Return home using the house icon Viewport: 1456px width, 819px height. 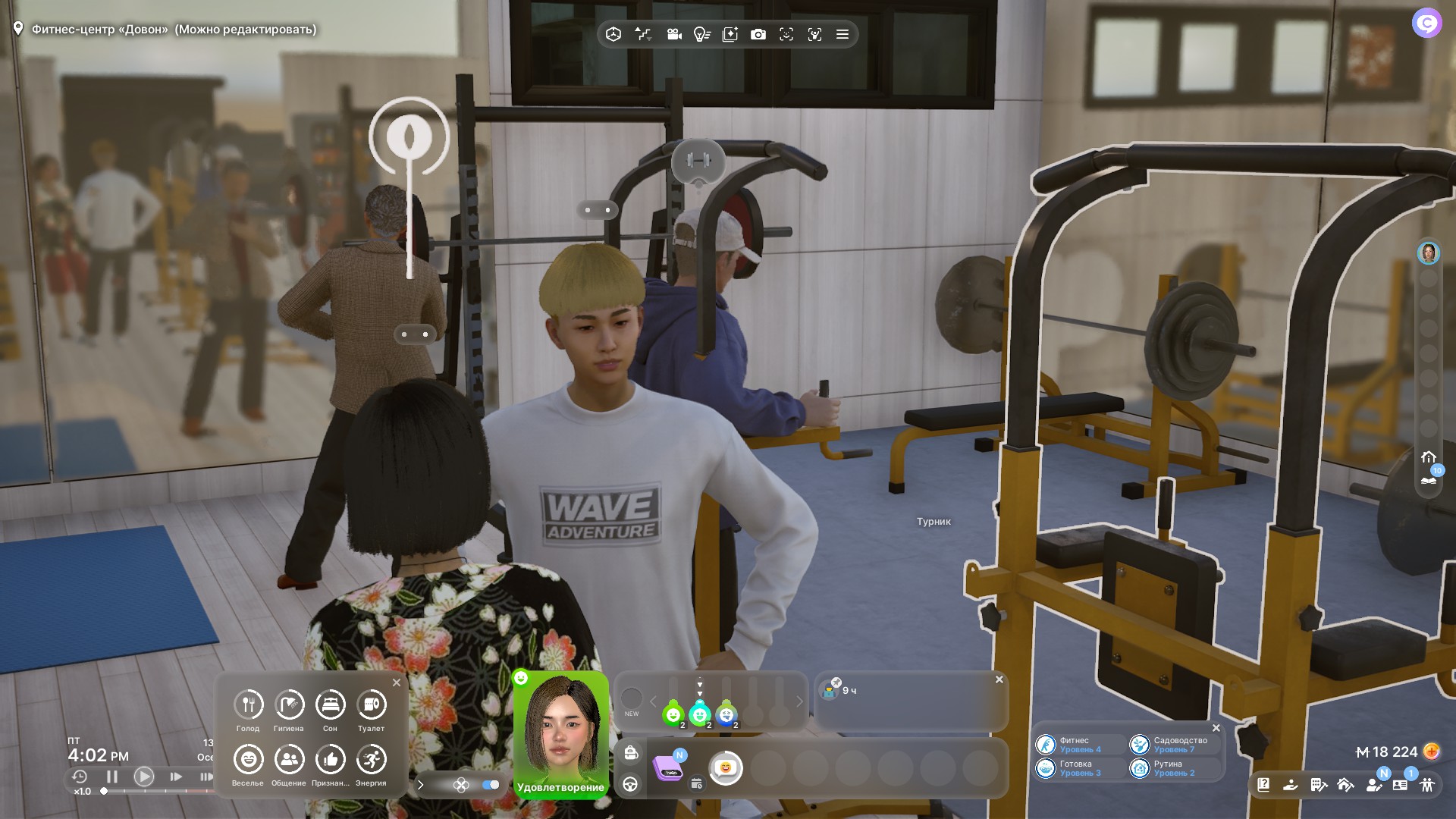pos(1429,457)
